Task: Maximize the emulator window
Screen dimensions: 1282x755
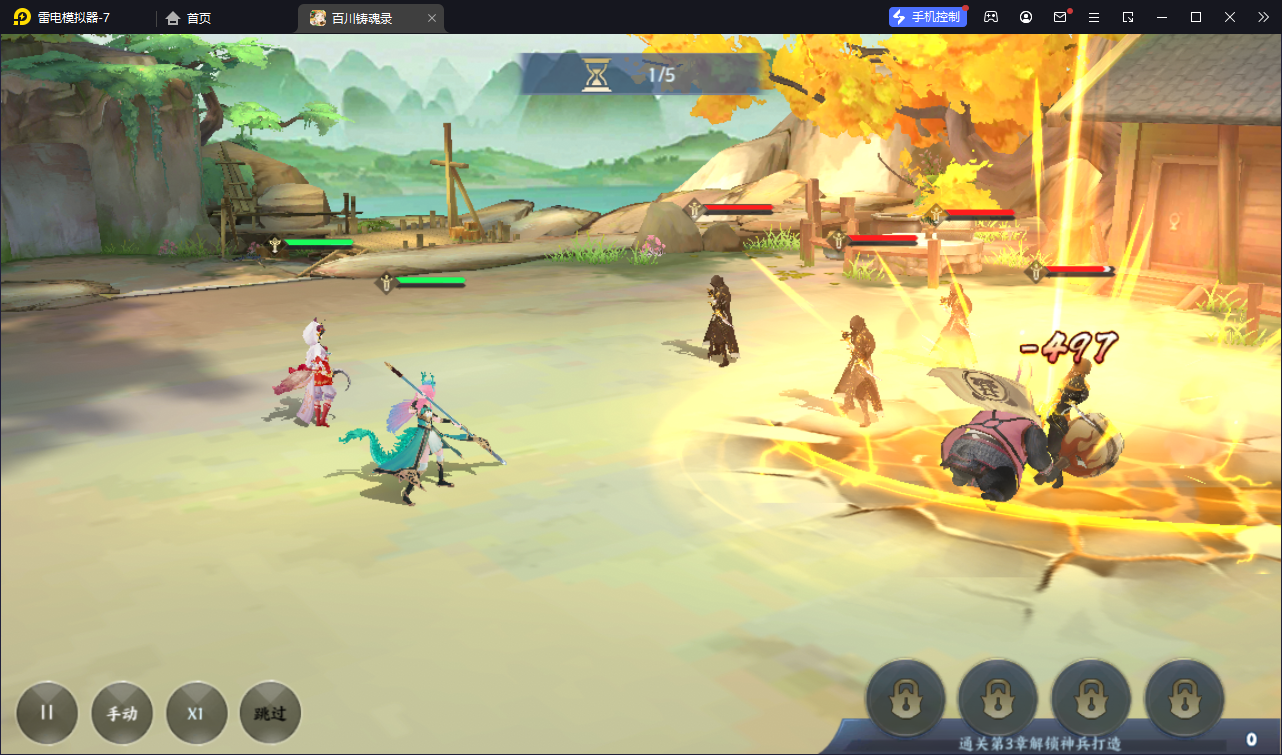Action: (x=1196, y=17)
